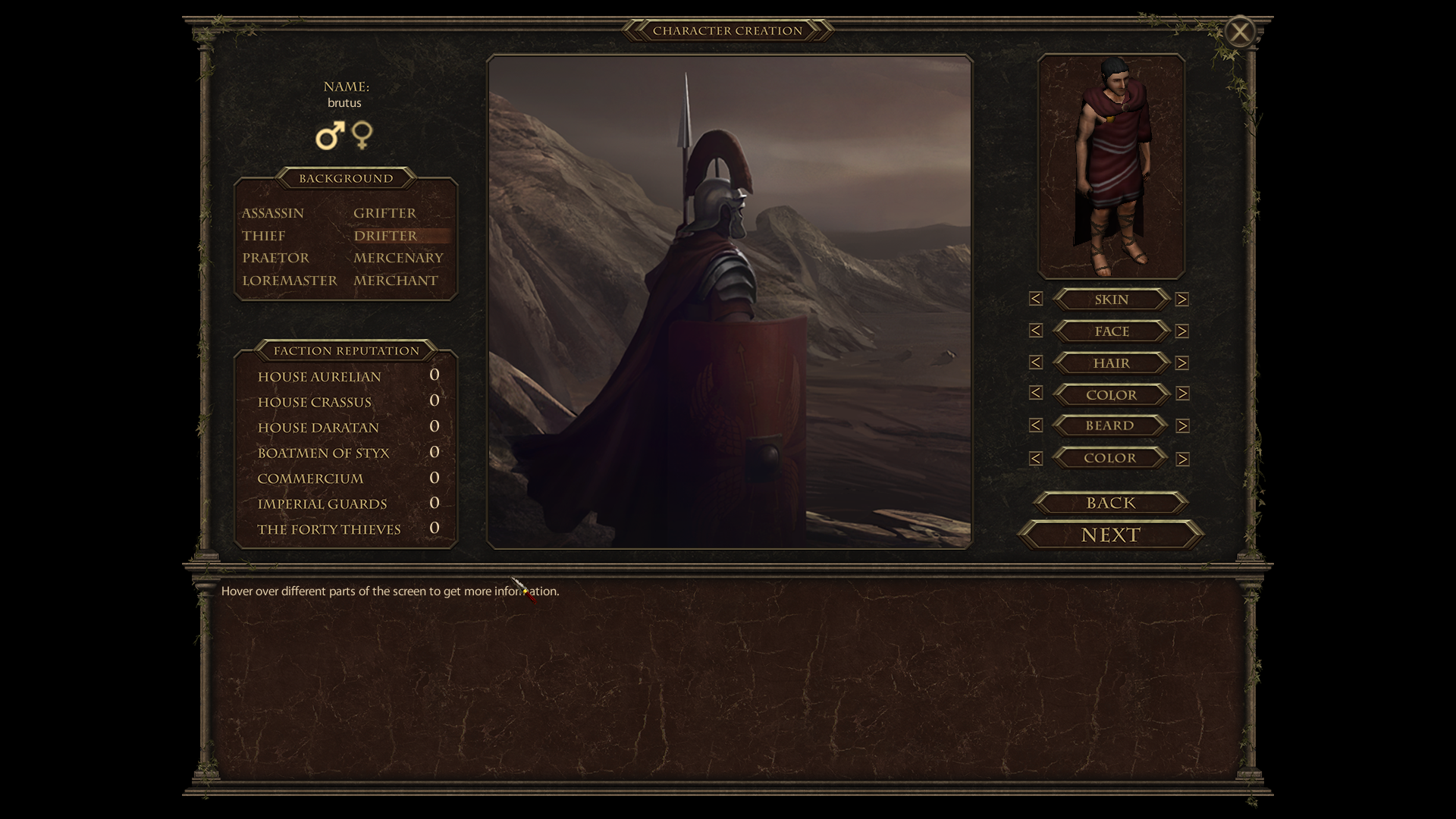
Task: Choose the Grifter background
Action: point(384,213)
